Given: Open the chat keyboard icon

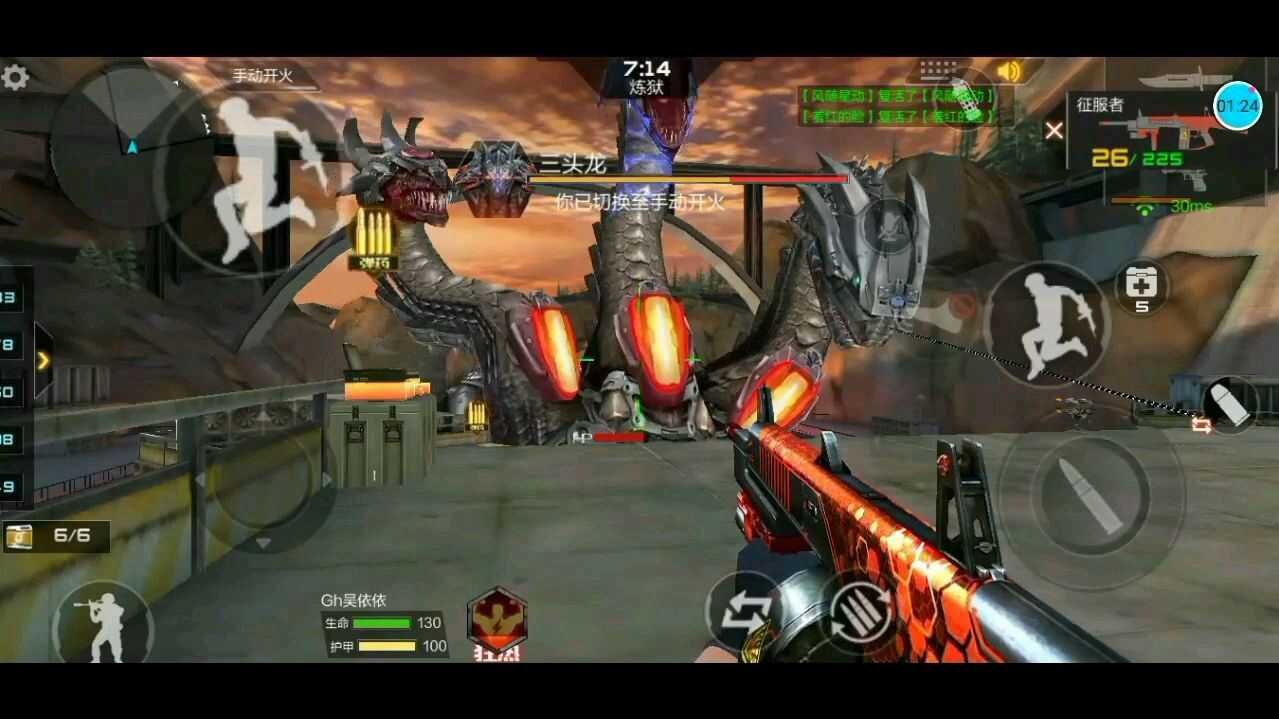Looking at the screenshot, I should click(x=937, y=70).
